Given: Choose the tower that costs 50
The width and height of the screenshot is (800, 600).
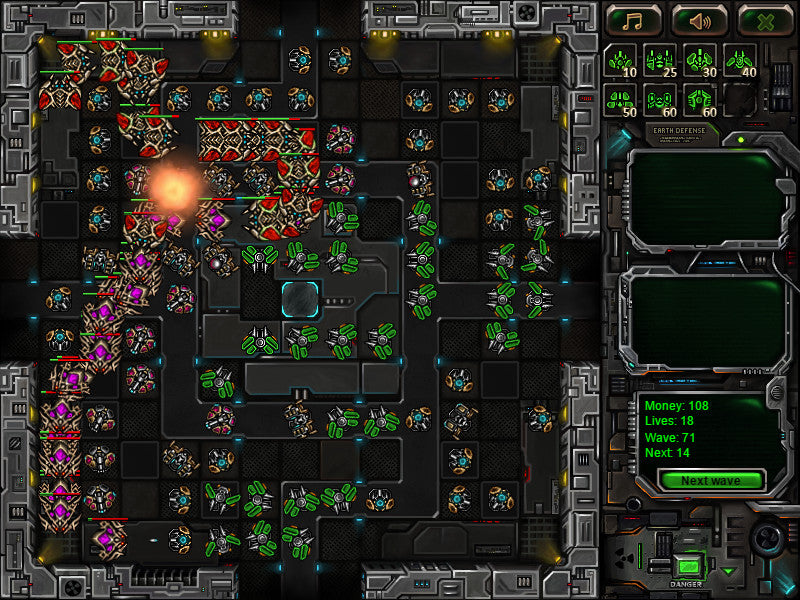Looking at the screenshot, I should (621, 101).
